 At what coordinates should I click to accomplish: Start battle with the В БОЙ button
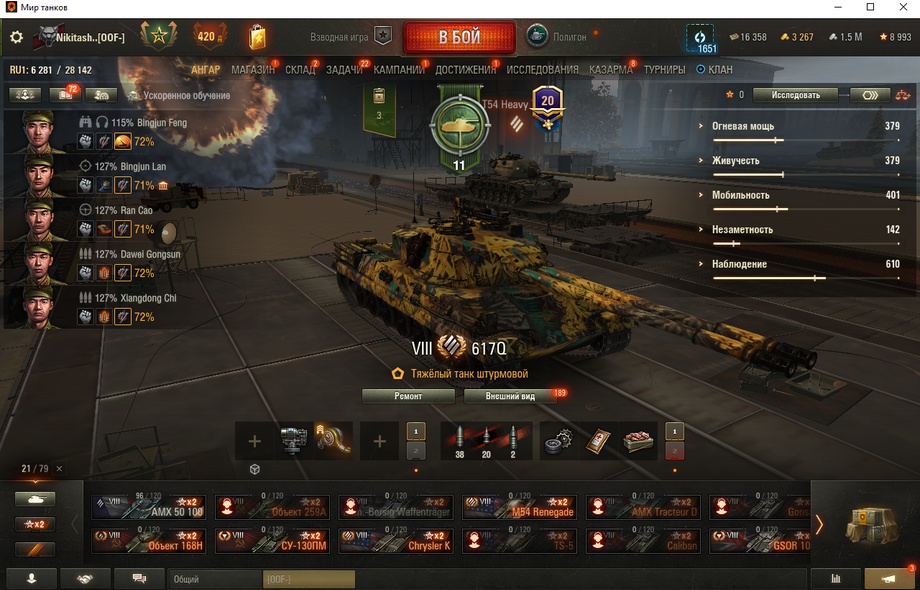[x=459, y=38]
